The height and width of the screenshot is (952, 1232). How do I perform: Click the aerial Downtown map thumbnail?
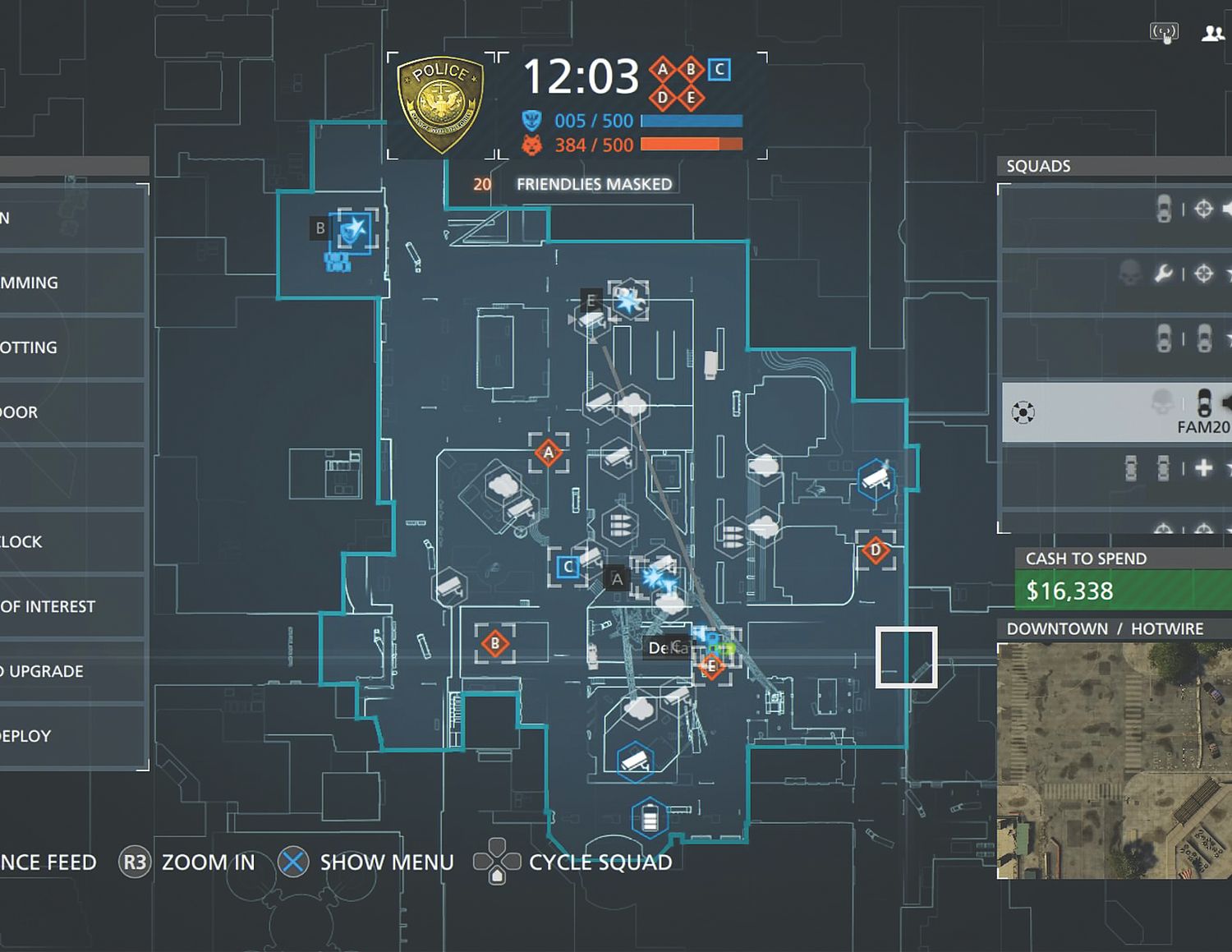1114,761
